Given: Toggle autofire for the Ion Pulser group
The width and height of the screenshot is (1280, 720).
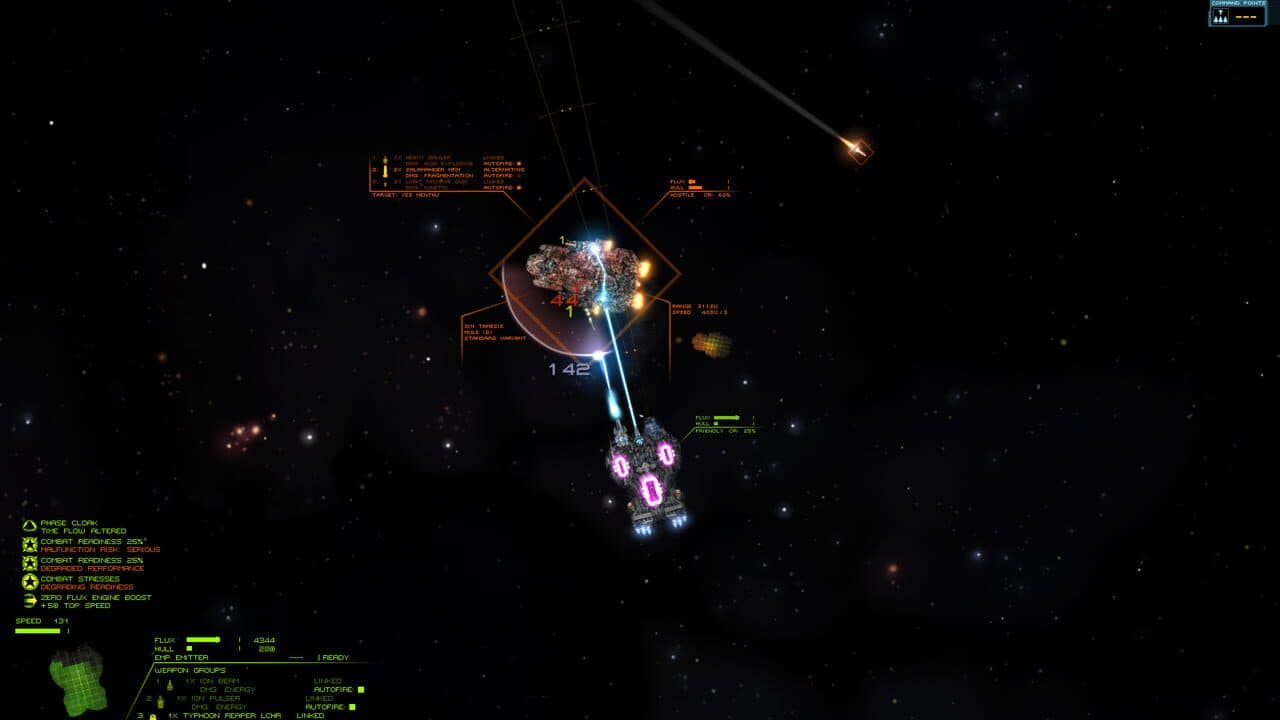Looking at the screenshot, I should (x=350, y=707).
